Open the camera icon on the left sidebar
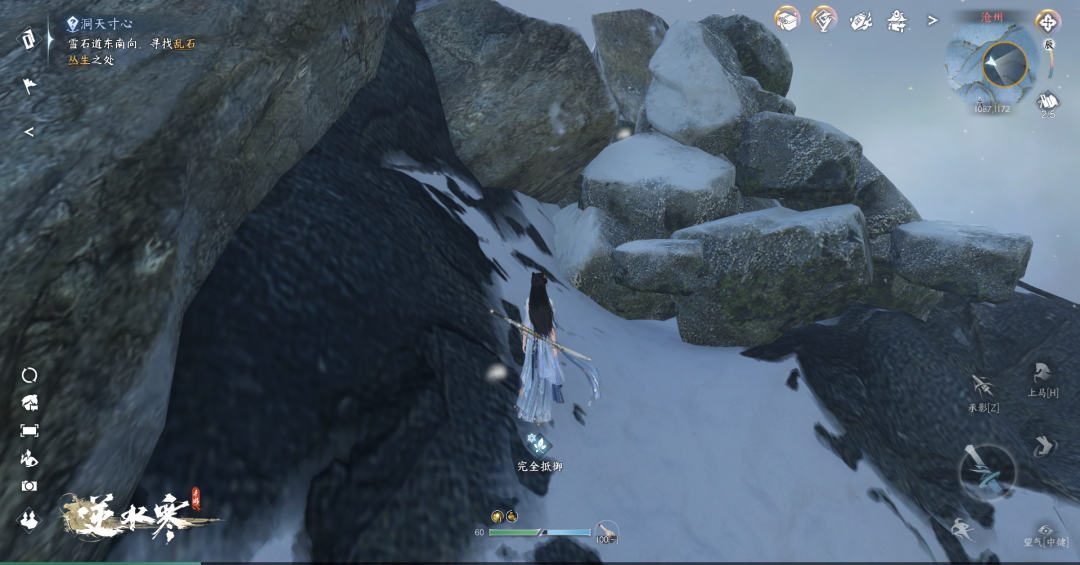 [29, 485]
